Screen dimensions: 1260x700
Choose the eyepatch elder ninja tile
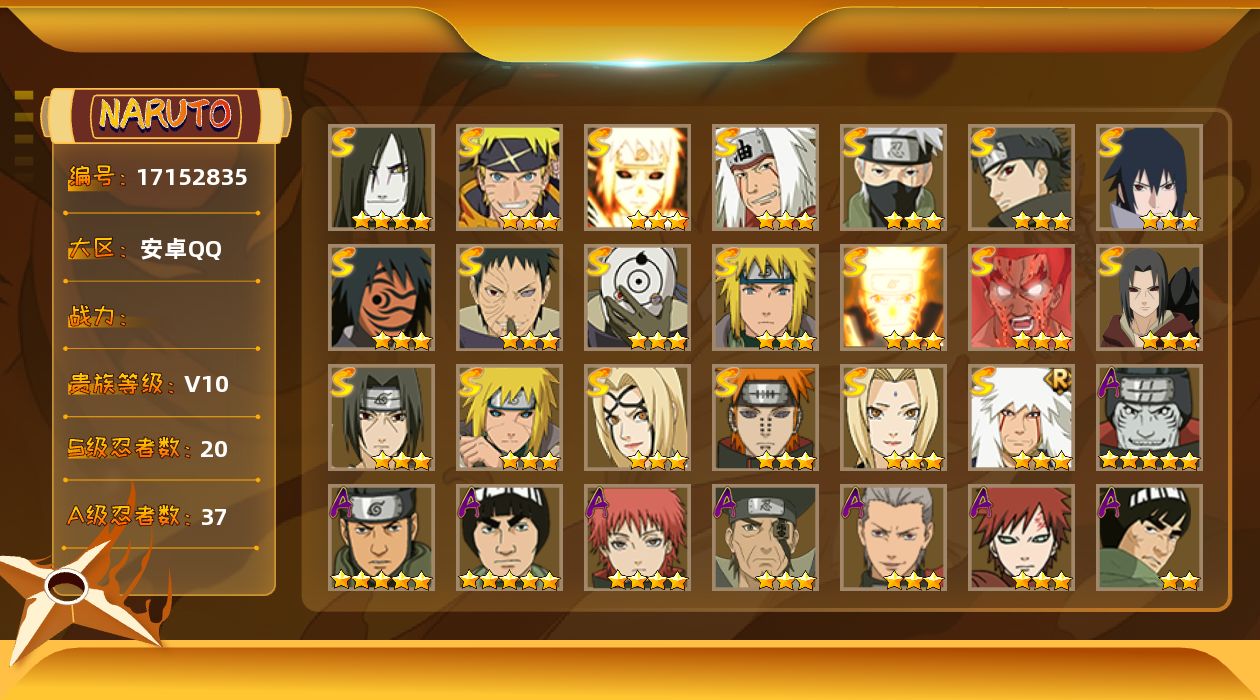click(x=765, y=537)
